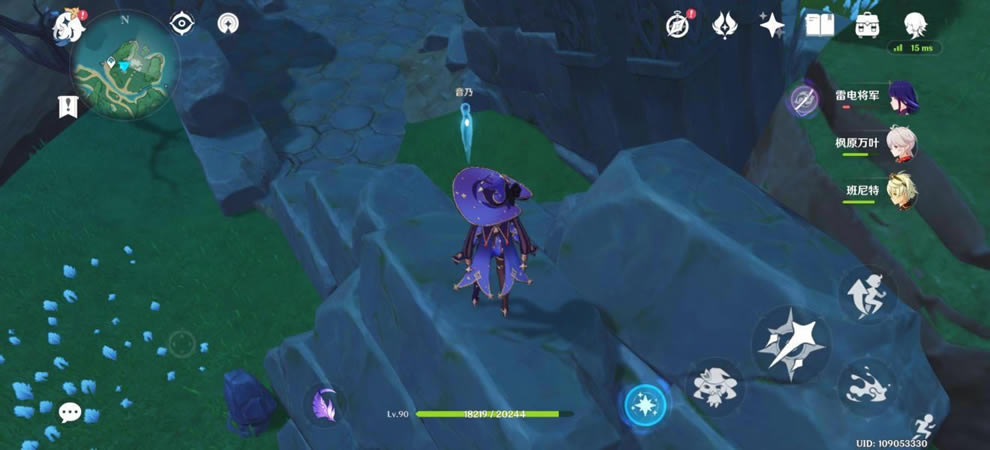Viewport: 990px width, 450px height.
Task: Tap the normal attack button
Action: tap(790, 344)
